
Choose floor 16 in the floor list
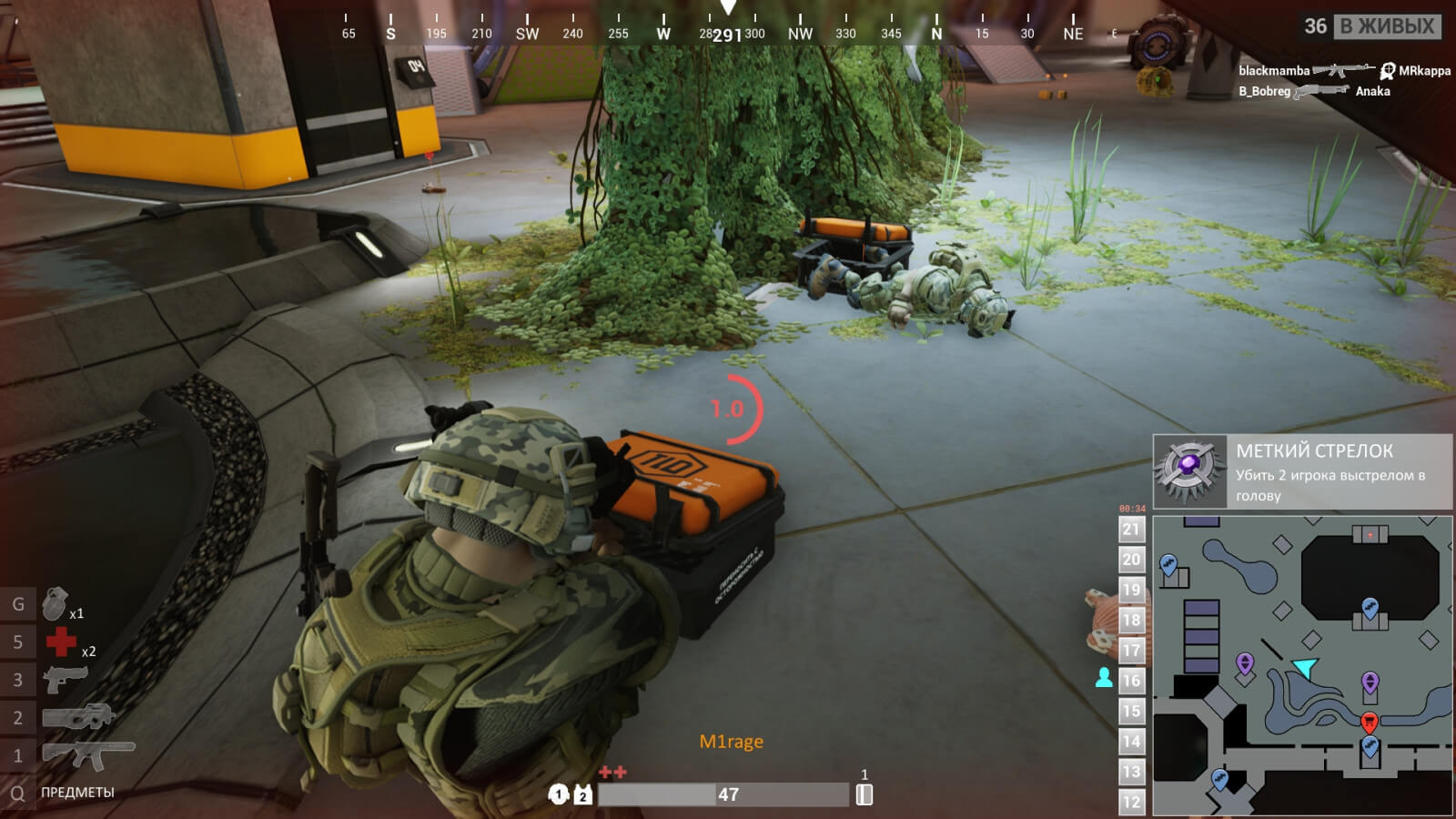pos(1131,681)
